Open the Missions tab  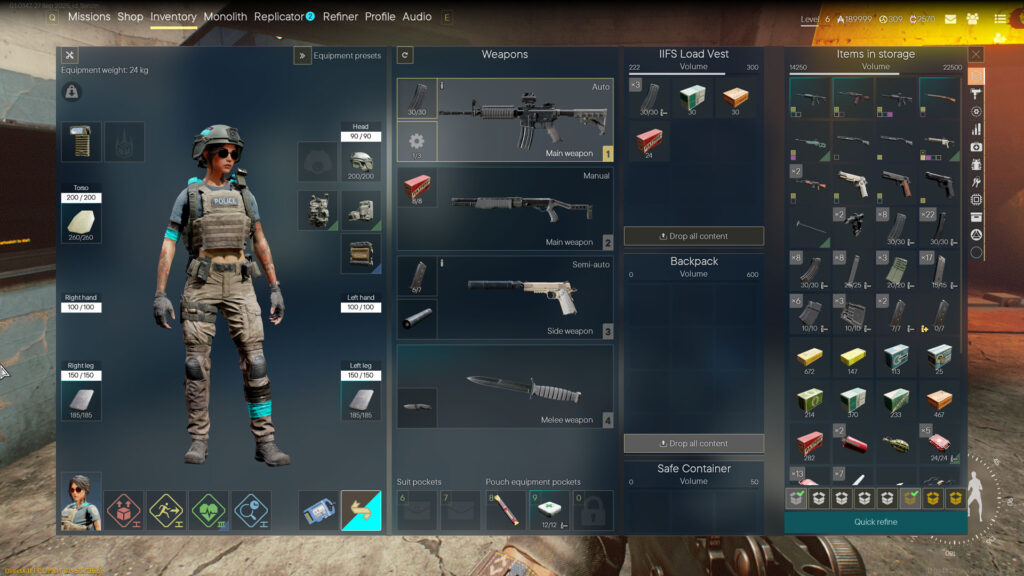89,17
